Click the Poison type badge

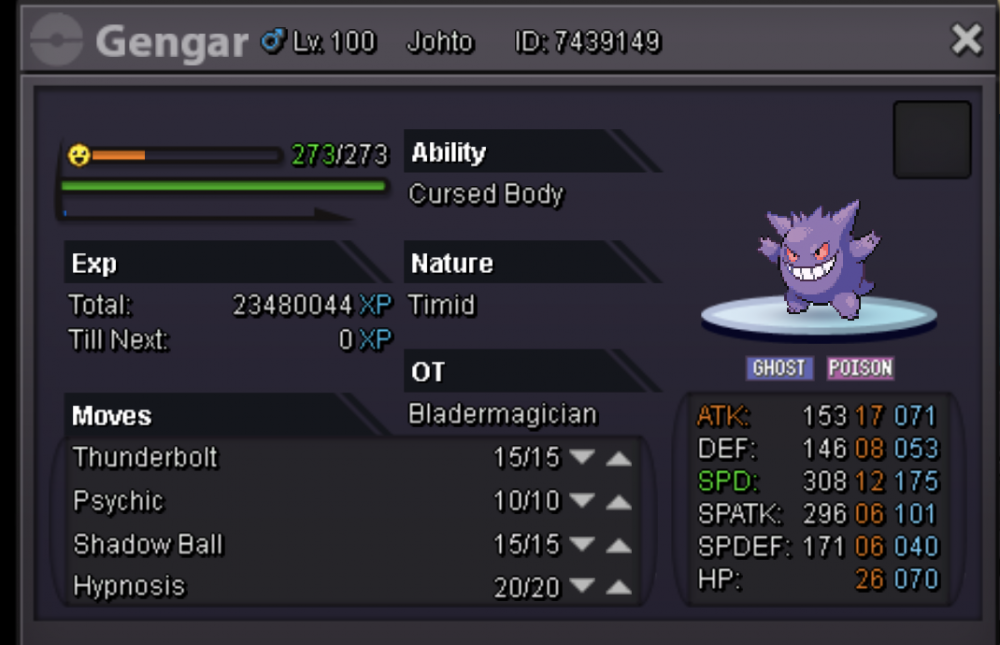[860, 368]
